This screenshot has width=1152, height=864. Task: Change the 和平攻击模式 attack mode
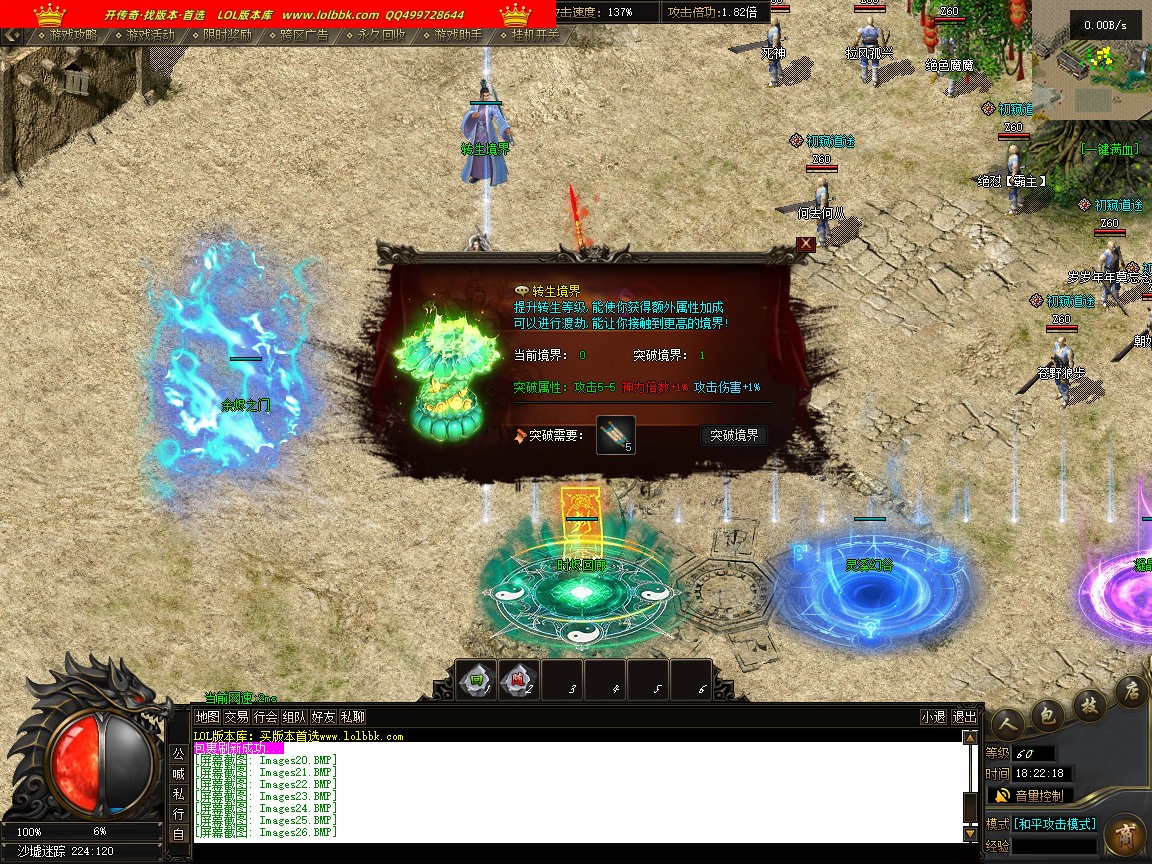click(x=1055, y=824)
